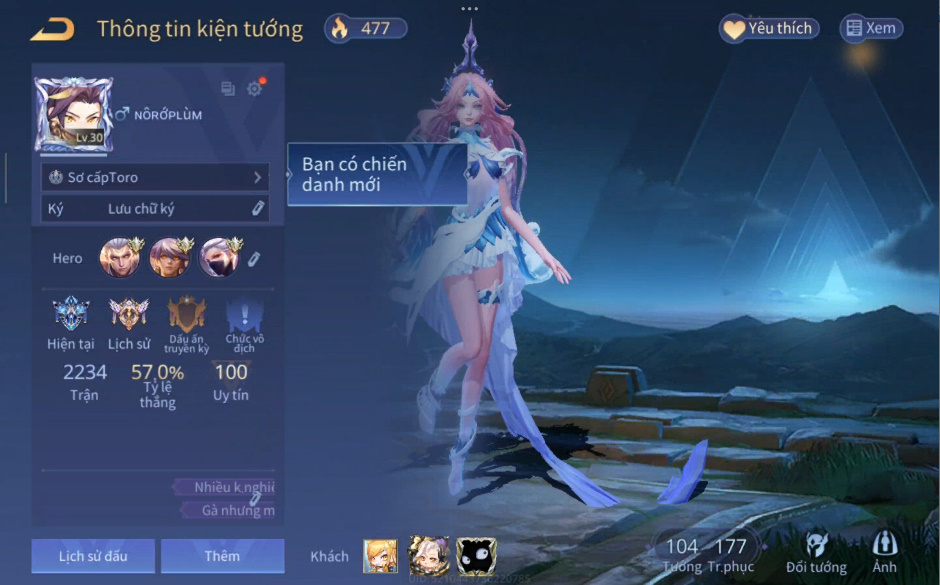940x585 pixels.
Task: Open Lịch sử đấu match history
Action: click(x=92, y=556)
